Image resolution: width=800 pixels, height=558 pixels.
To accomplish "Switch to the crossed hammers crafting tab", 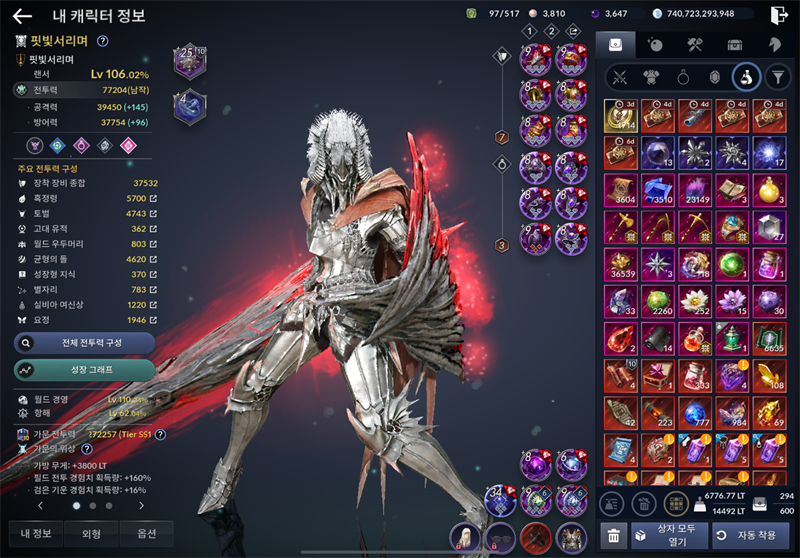I will 696,44.
